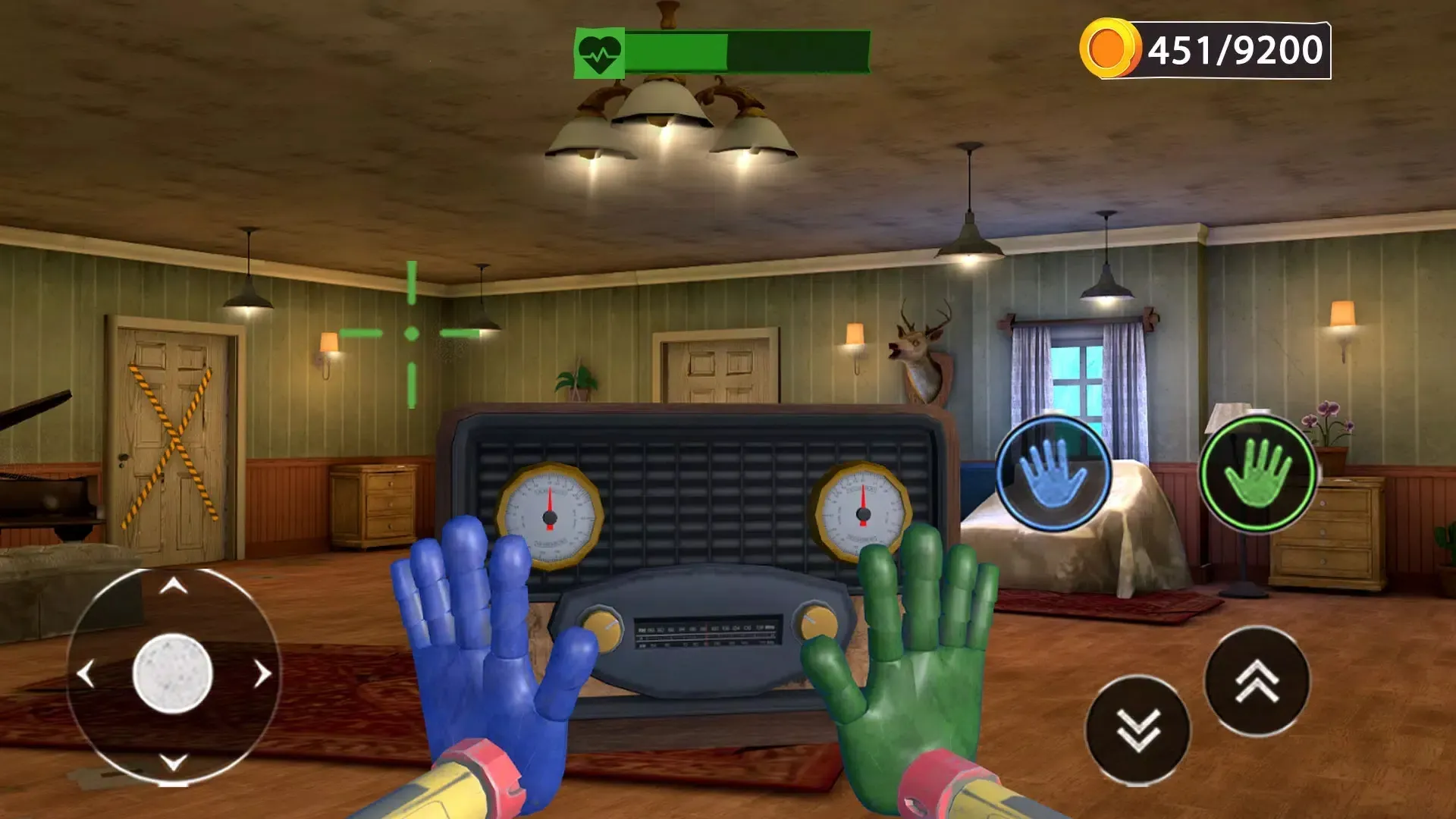Touch the white joystick center knob

[173, 673]
